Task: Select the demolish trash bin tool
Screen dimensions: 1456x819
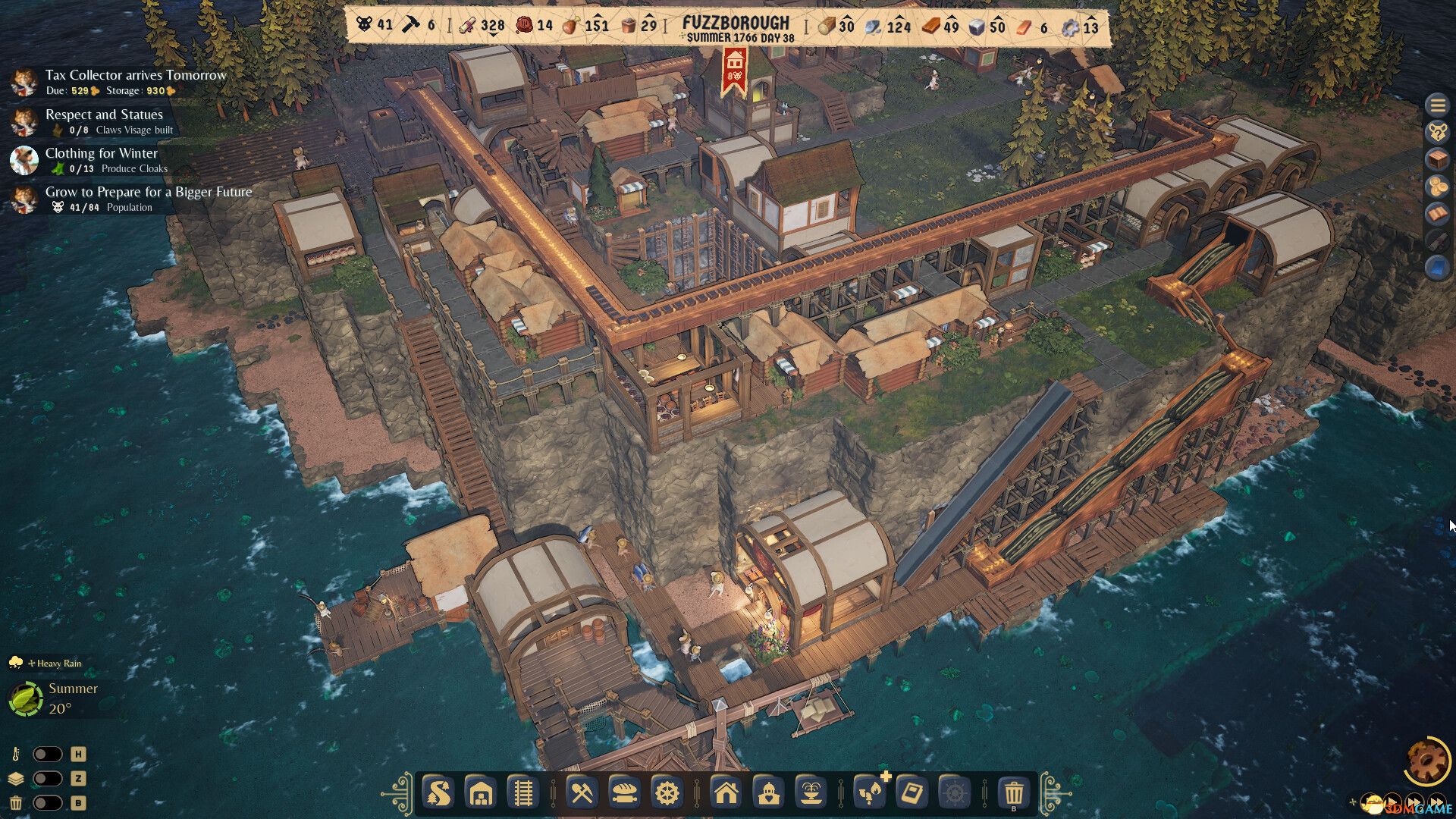Action: (x=1012, y=794)
